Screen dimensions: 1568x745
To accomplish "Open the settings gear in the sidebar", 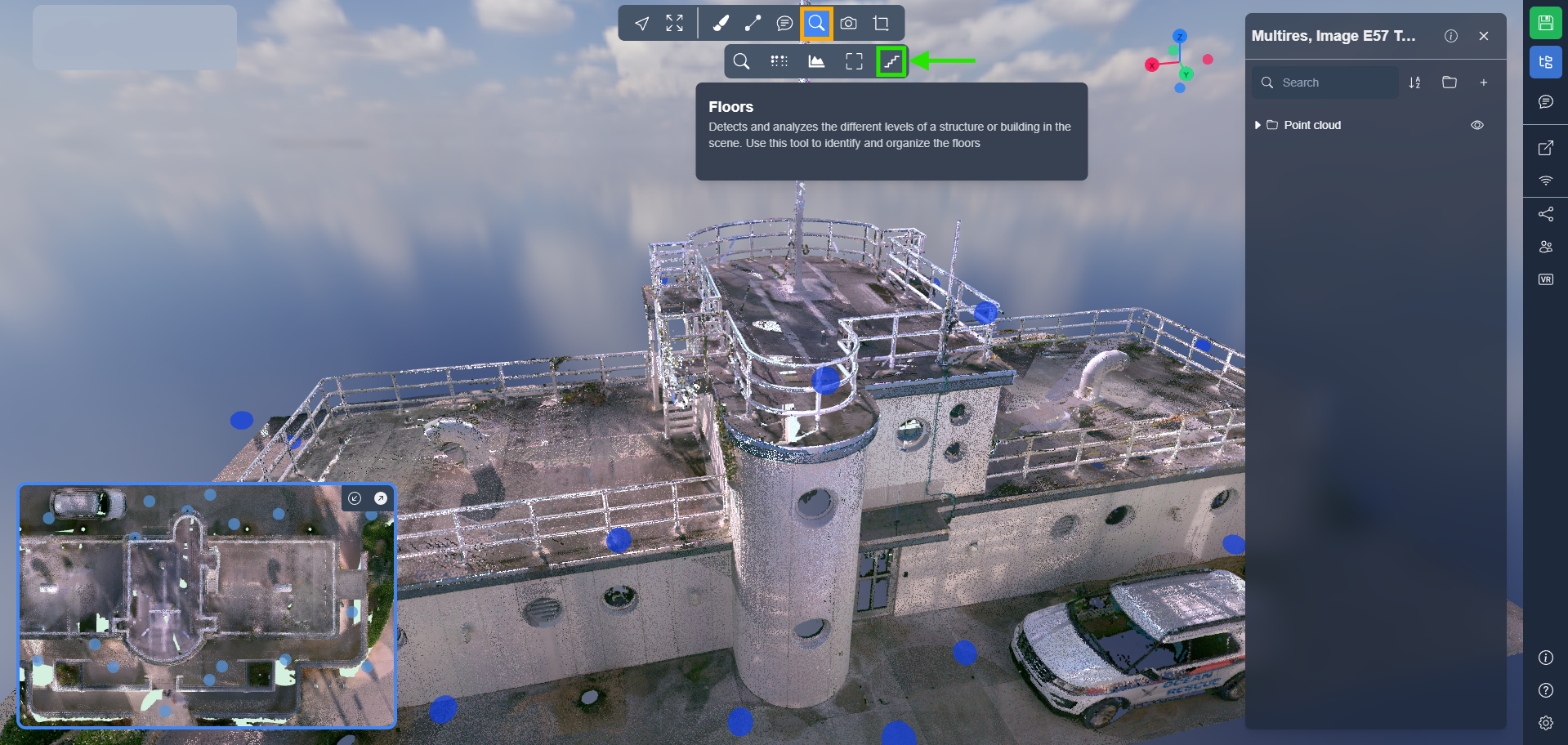I will pos(1545,723).
